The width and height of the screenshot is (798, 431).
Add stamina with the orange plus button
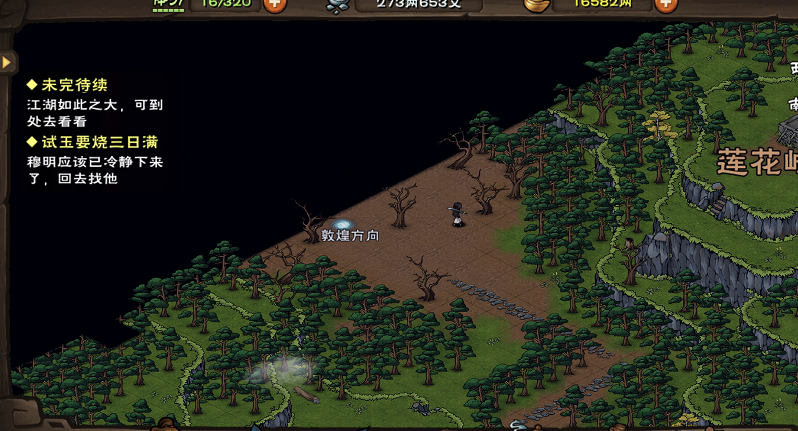click(274, 4)
